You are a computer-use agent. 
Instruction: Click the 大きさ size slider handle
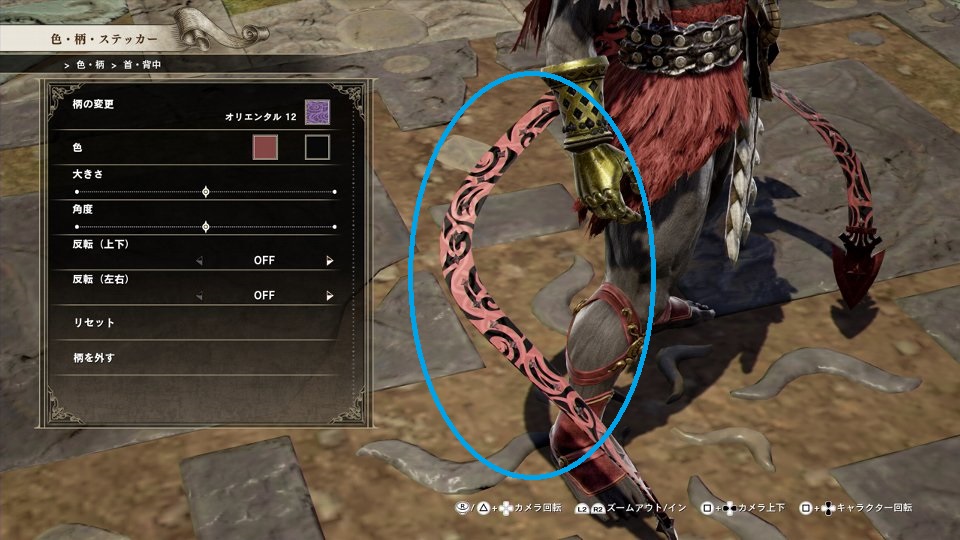point(206,191)
